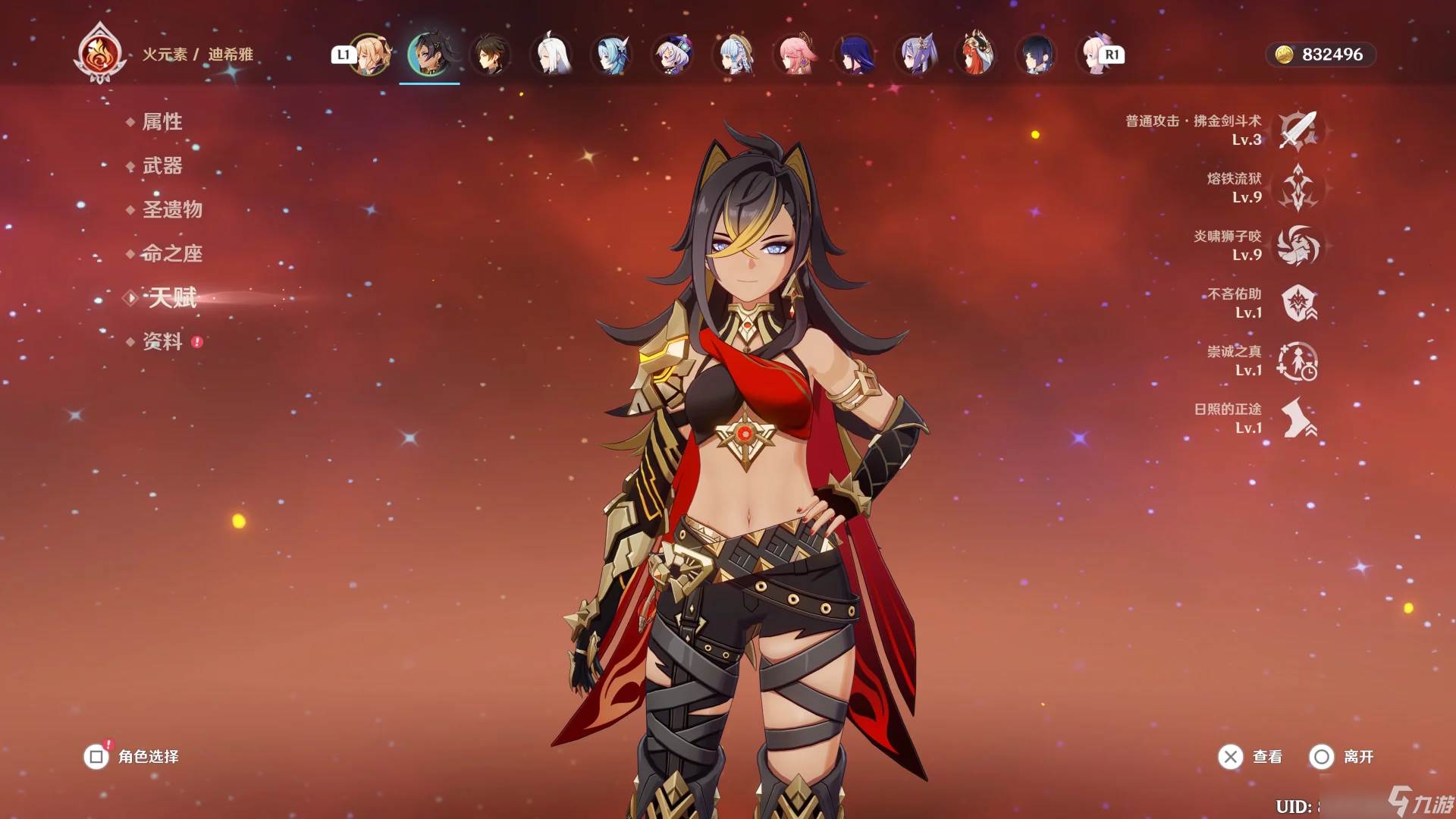Screen dimensions: 1456x819
Task: Pick Nilou's red-haired portrait
Action: point(977,55)
